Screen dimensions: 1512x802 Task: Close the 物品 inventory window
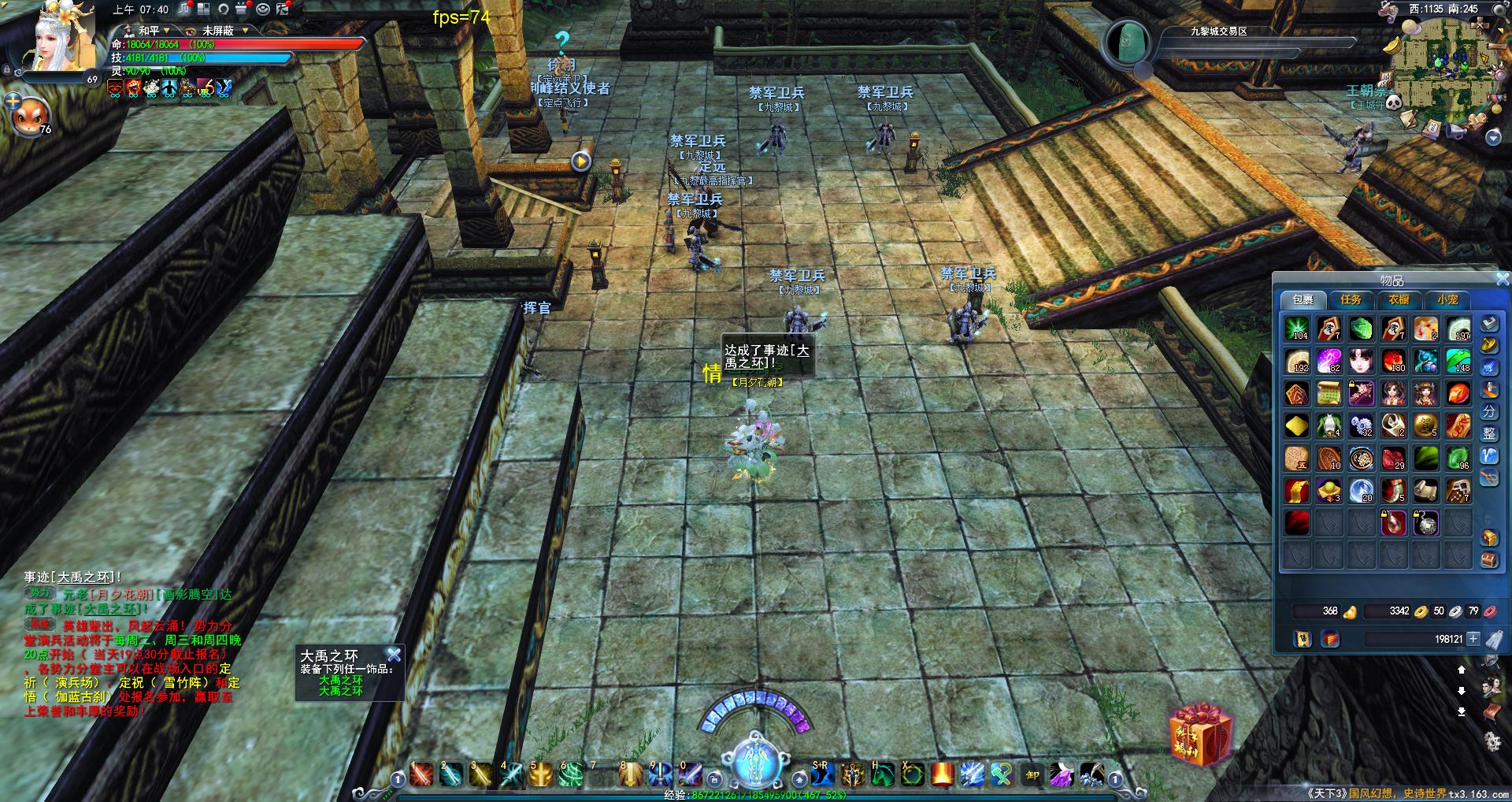[1503, 280]
